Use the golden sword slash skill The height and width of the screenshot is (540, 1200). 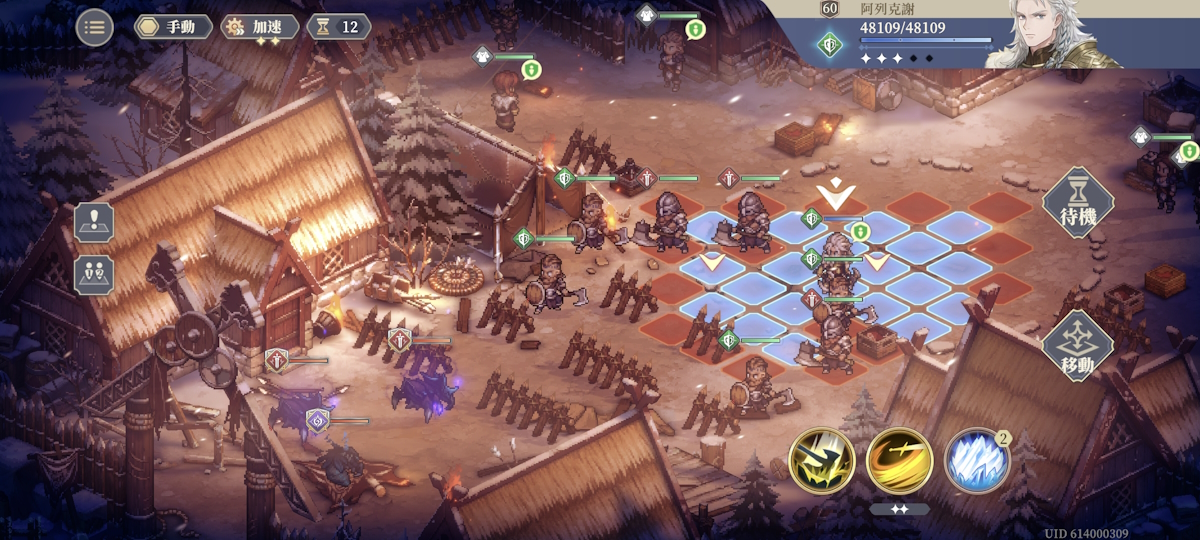pos(899,461)
